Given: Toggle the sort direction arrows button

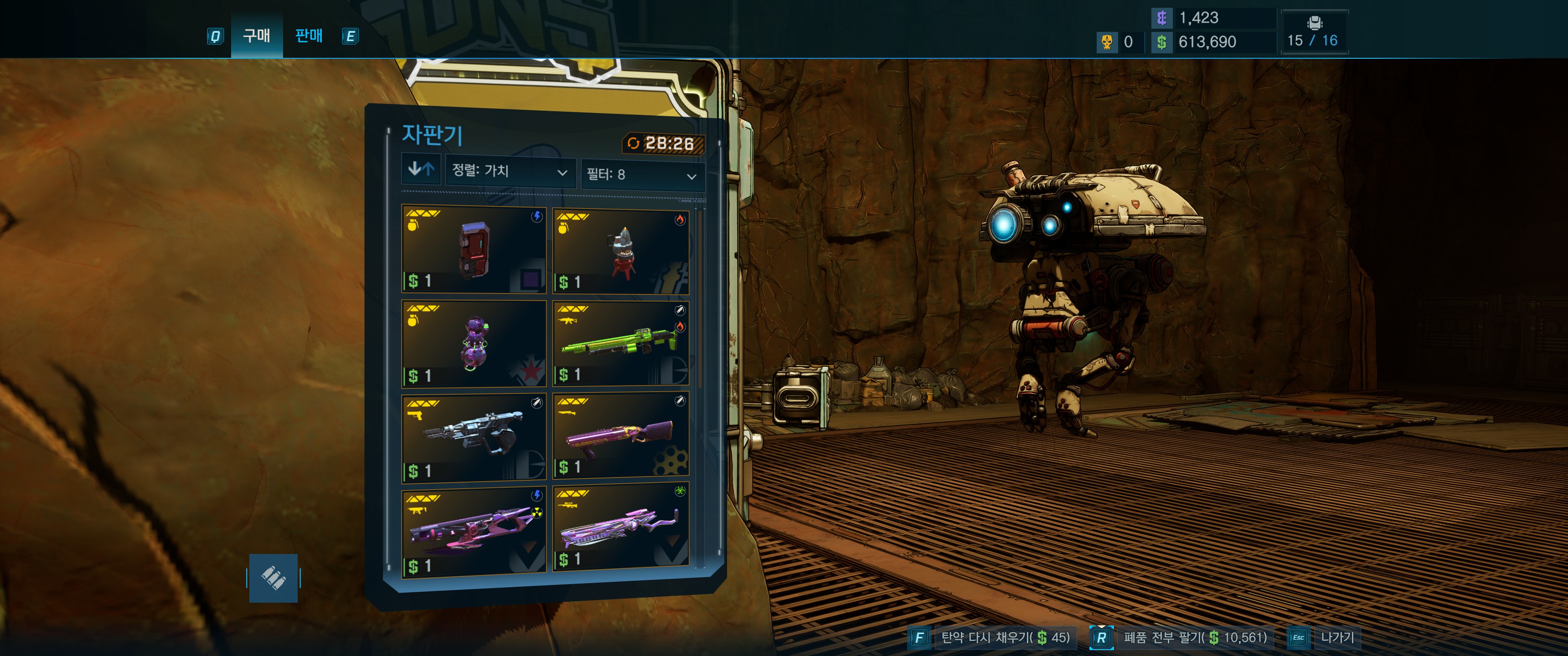Looking at the screenshot, I should click(421, 169).
